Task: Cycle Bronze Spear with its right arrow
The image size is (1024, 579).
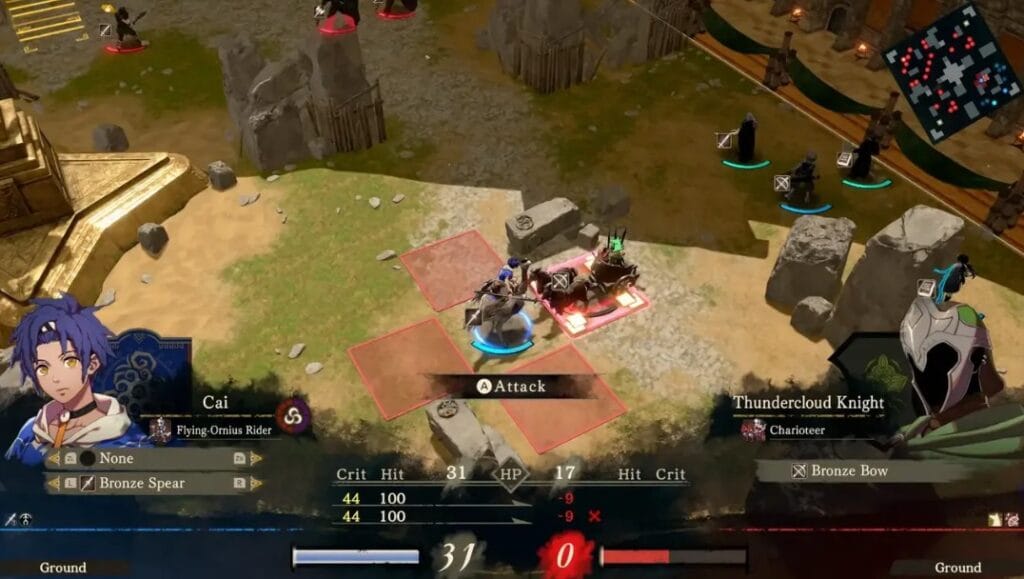Action: click(x=255, y=483)
